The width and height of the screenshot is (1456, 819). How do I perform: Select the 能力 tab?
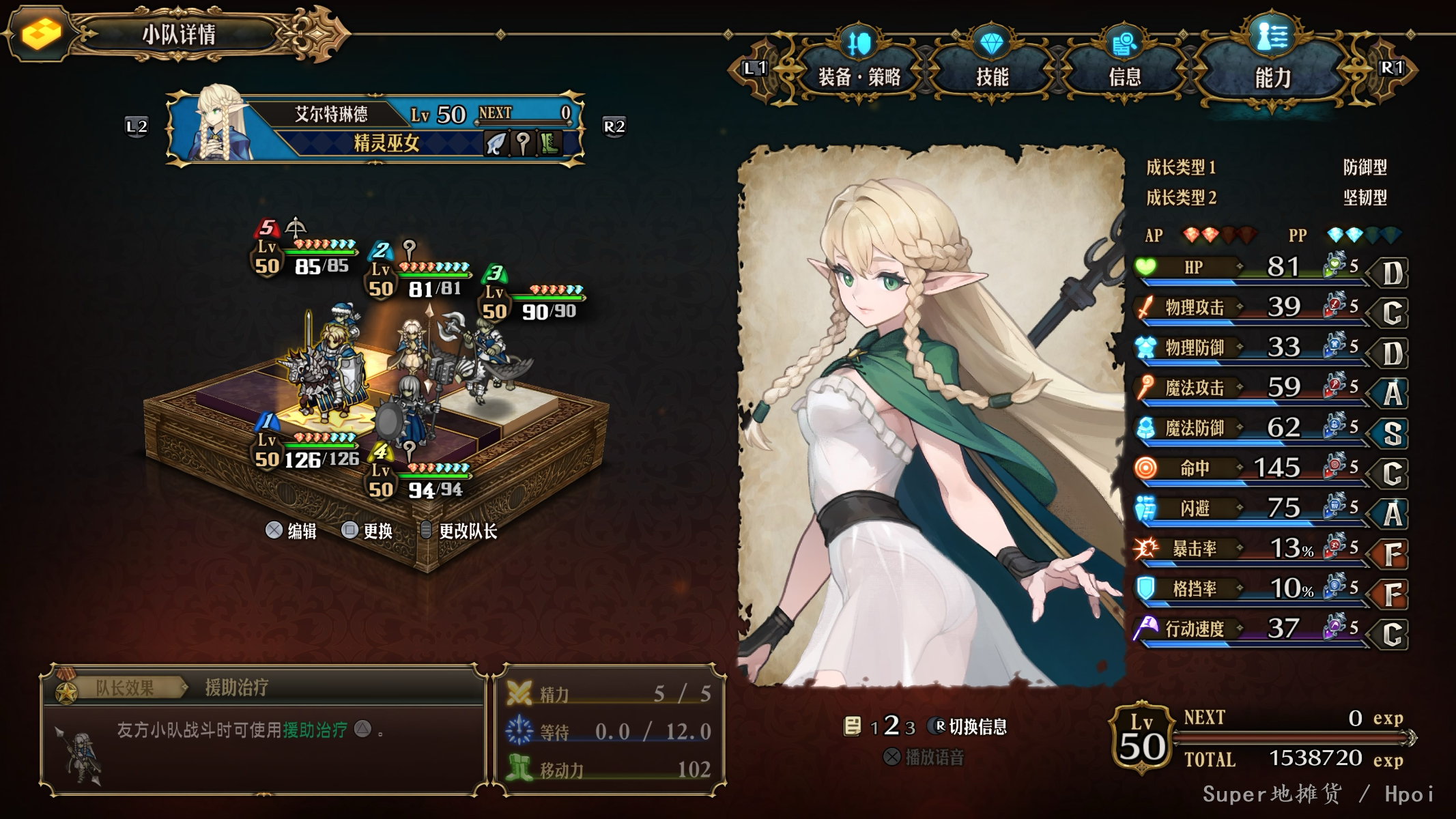coord(1272,77)
